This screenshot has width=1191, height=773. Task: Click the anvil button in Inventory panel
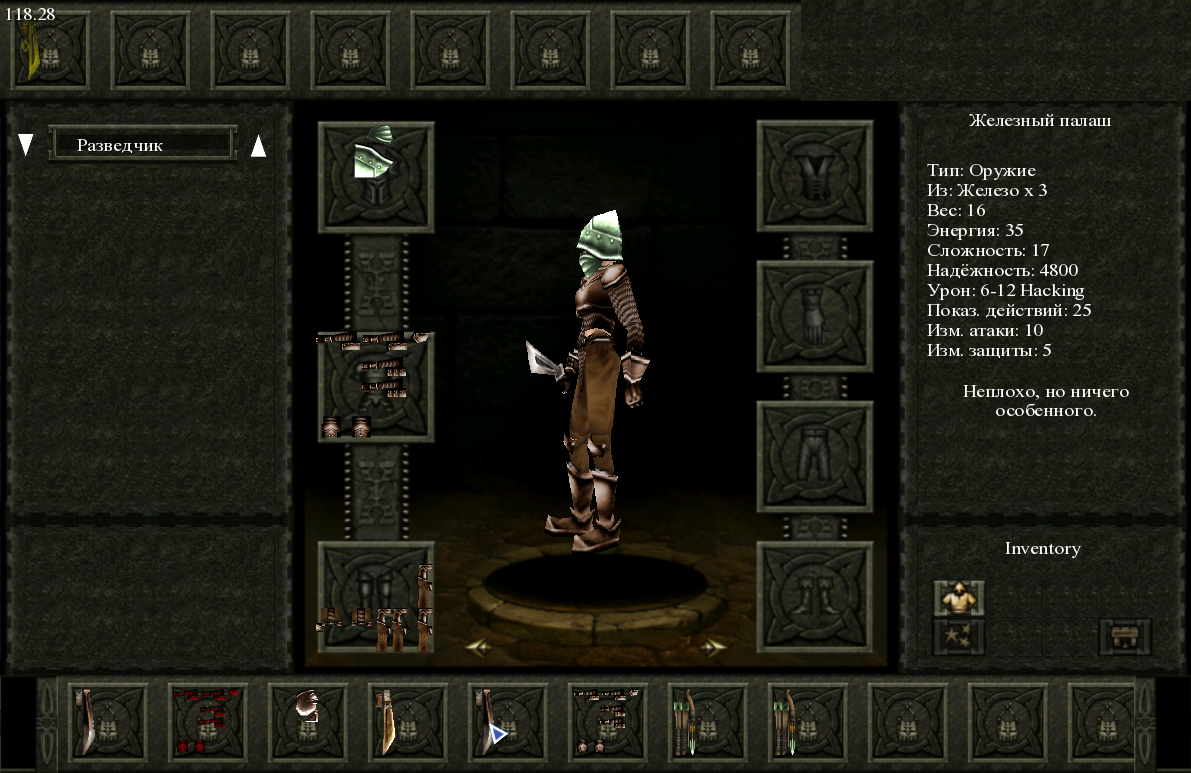[x=1125, y=636]
